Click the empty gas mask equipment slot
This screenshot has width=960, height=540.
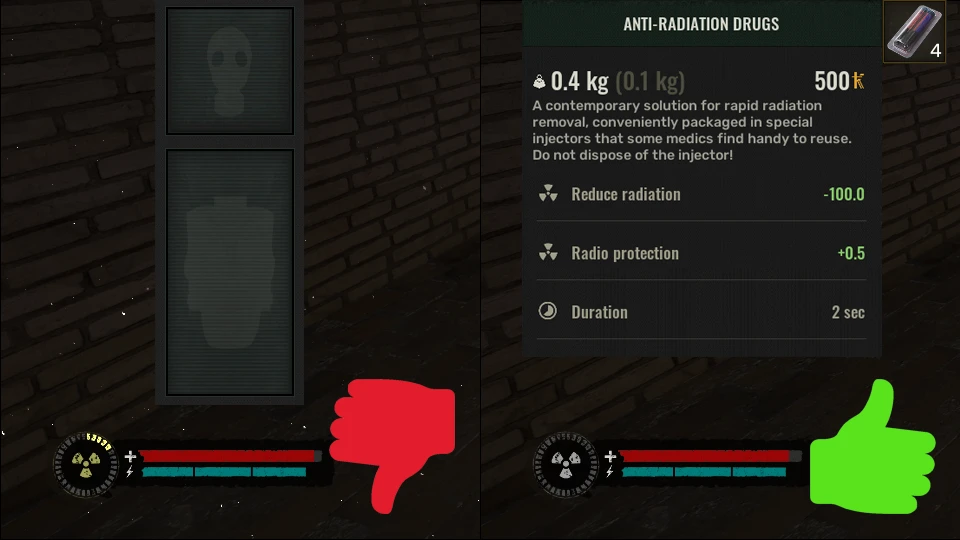[x=230, y=70]
